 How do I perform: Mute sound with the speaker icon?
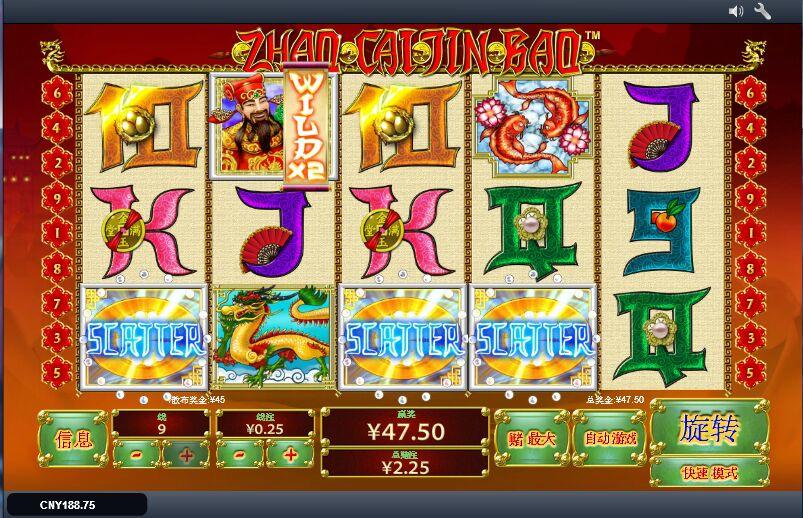tap(736, 11)
